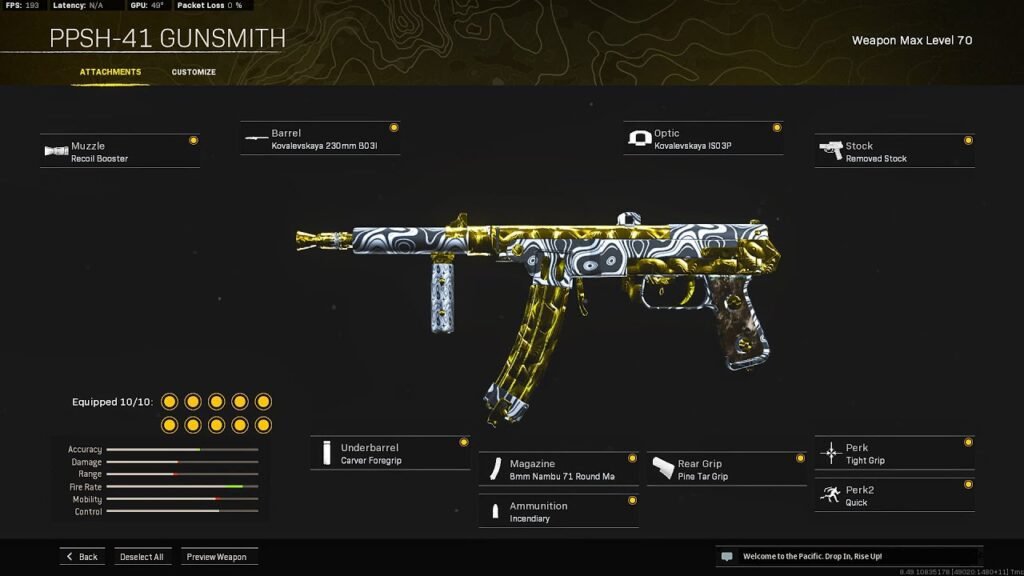Click Deselect All attachments
Viewport: 1024px width, 576px height.
tap(142, 557)
